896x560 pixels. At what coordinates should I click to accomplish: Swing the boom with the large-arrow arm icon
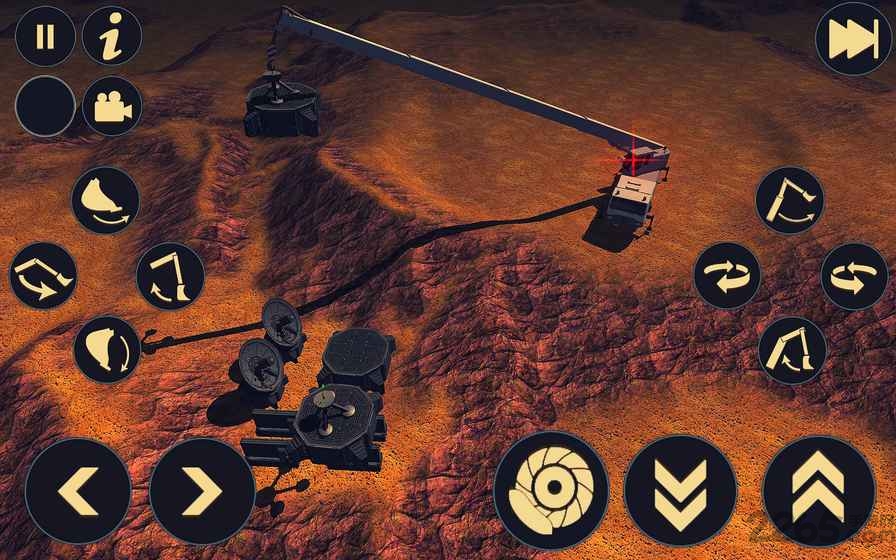43,275
